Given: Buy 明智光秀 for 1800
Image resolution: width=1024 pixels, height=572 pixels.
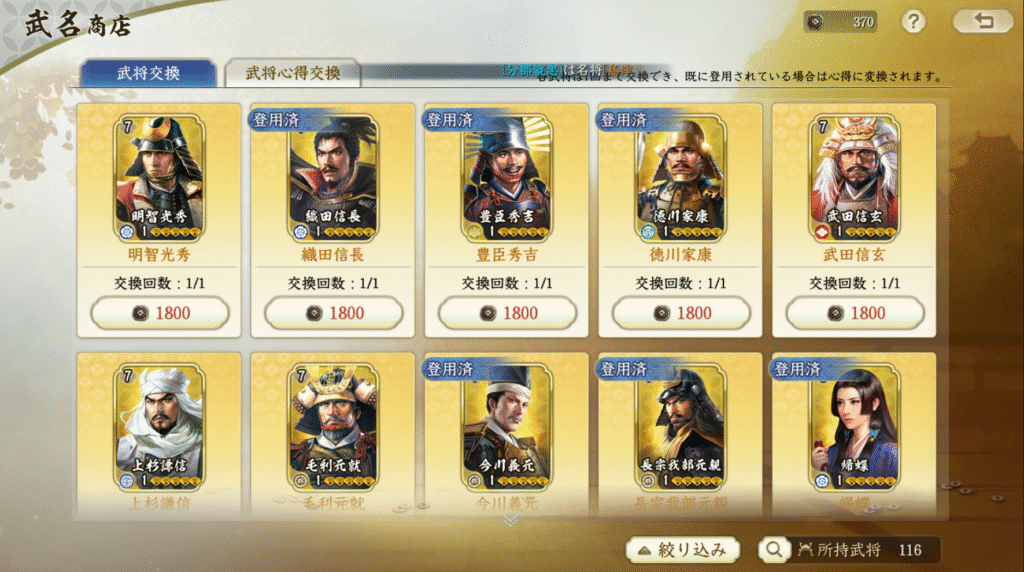Looking at the screenshot, I should 160,313.
